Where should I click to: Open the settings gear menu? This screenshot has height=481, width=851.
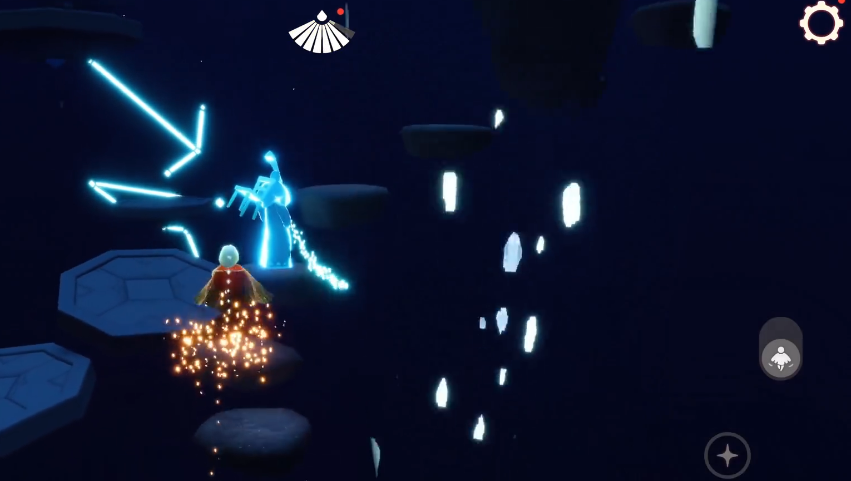click(x=821, y=23)
